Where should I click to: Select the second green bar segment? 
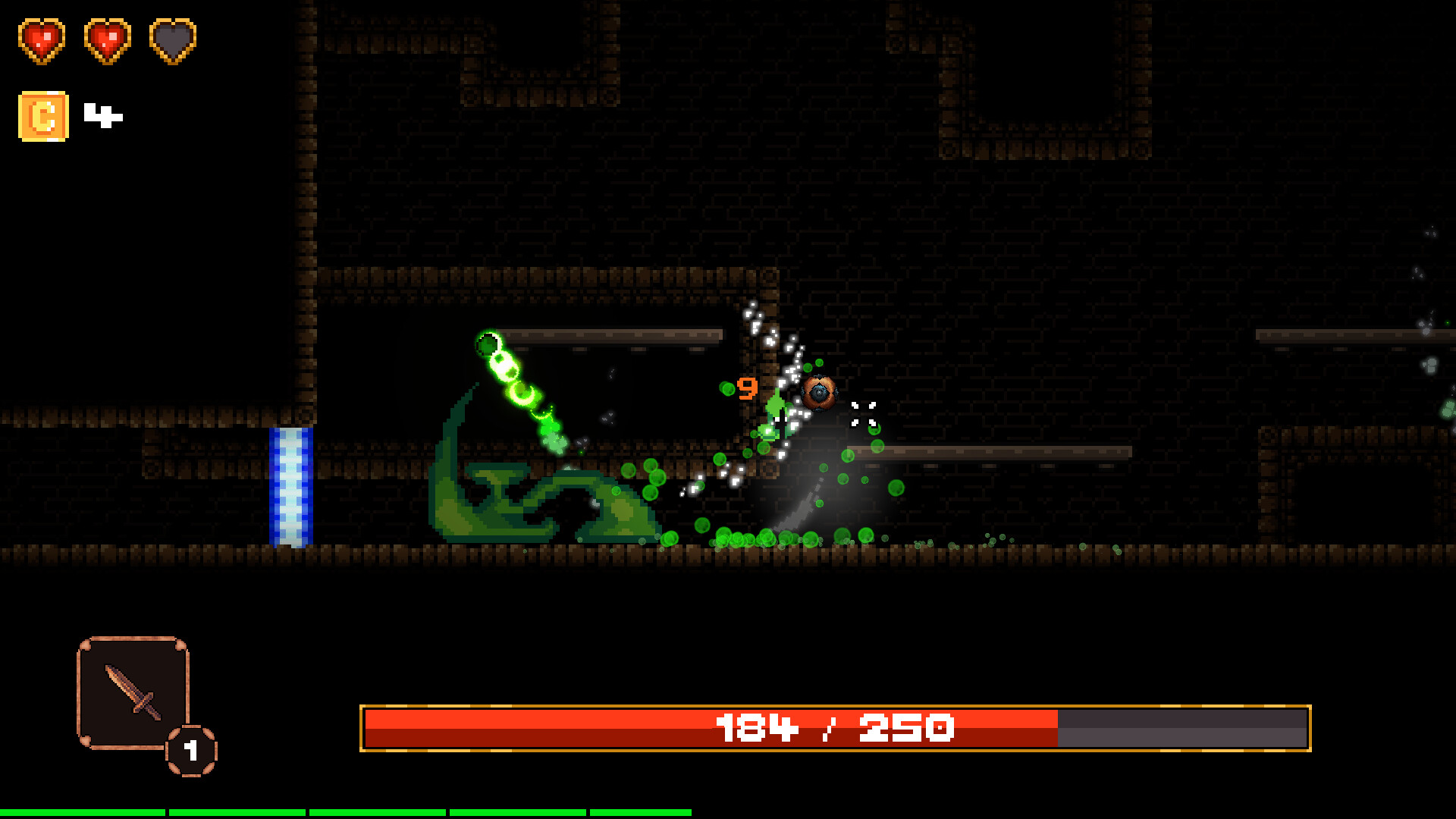(235, 811)
